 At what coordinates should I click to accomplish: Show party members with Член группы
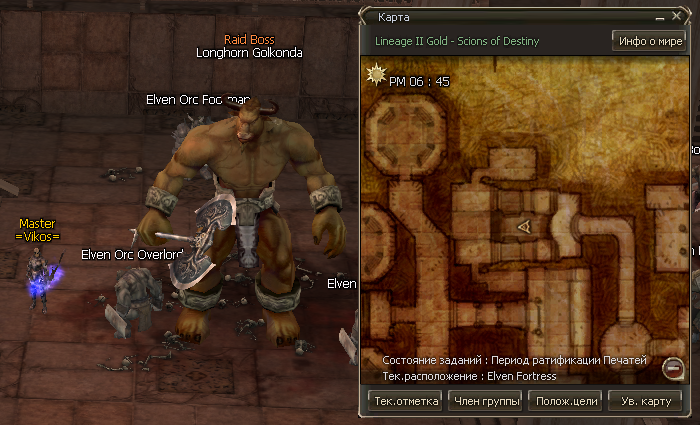[485, 401]
